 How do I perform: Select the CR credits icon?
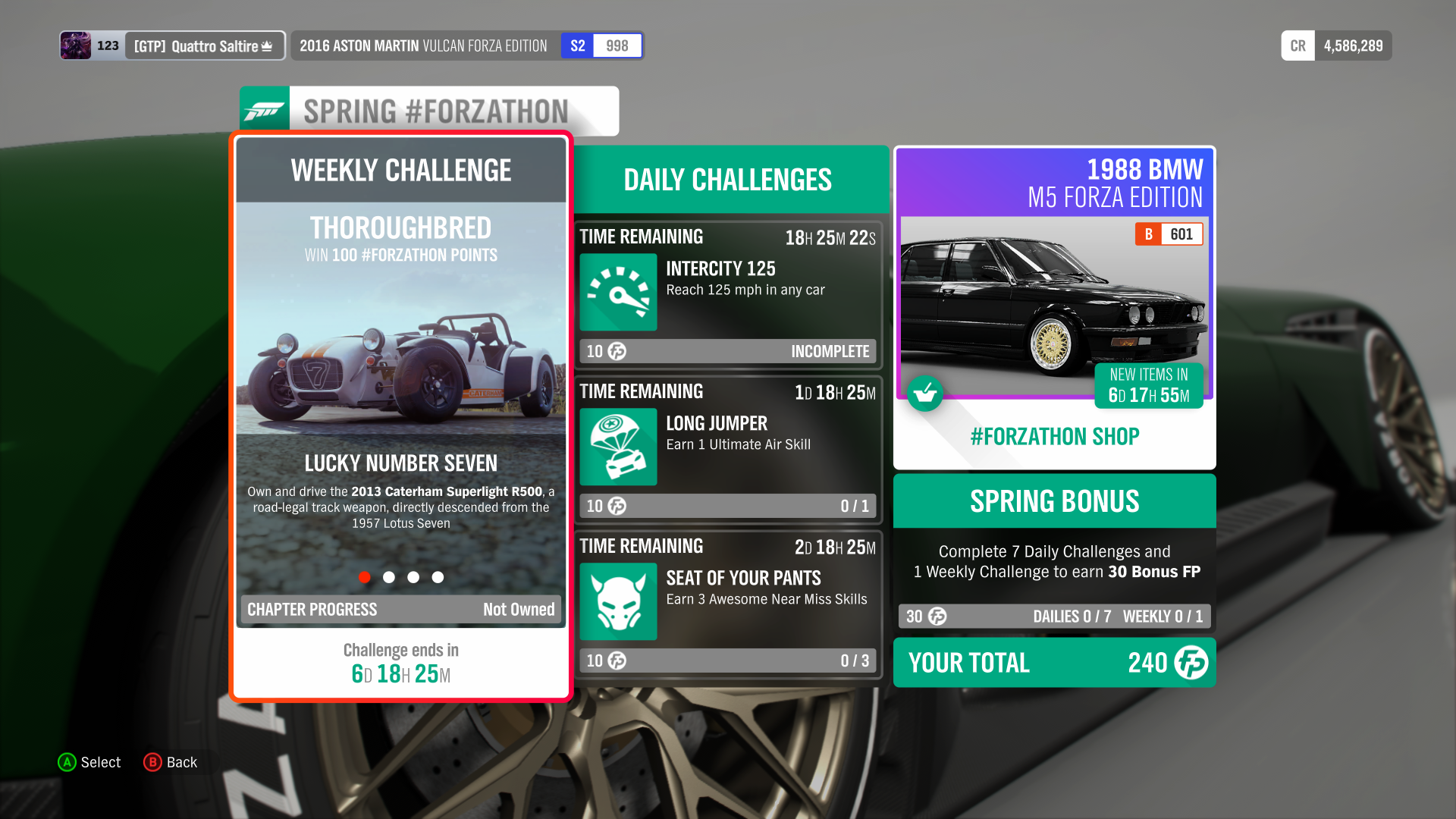(1298, 45)
